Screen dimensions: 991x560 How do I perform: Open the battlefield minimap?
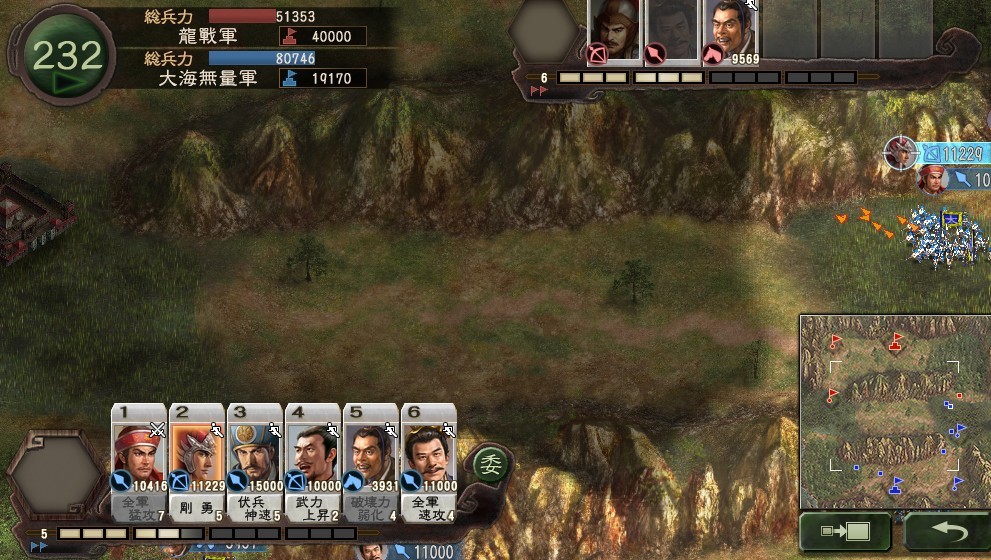coord(894,410)
